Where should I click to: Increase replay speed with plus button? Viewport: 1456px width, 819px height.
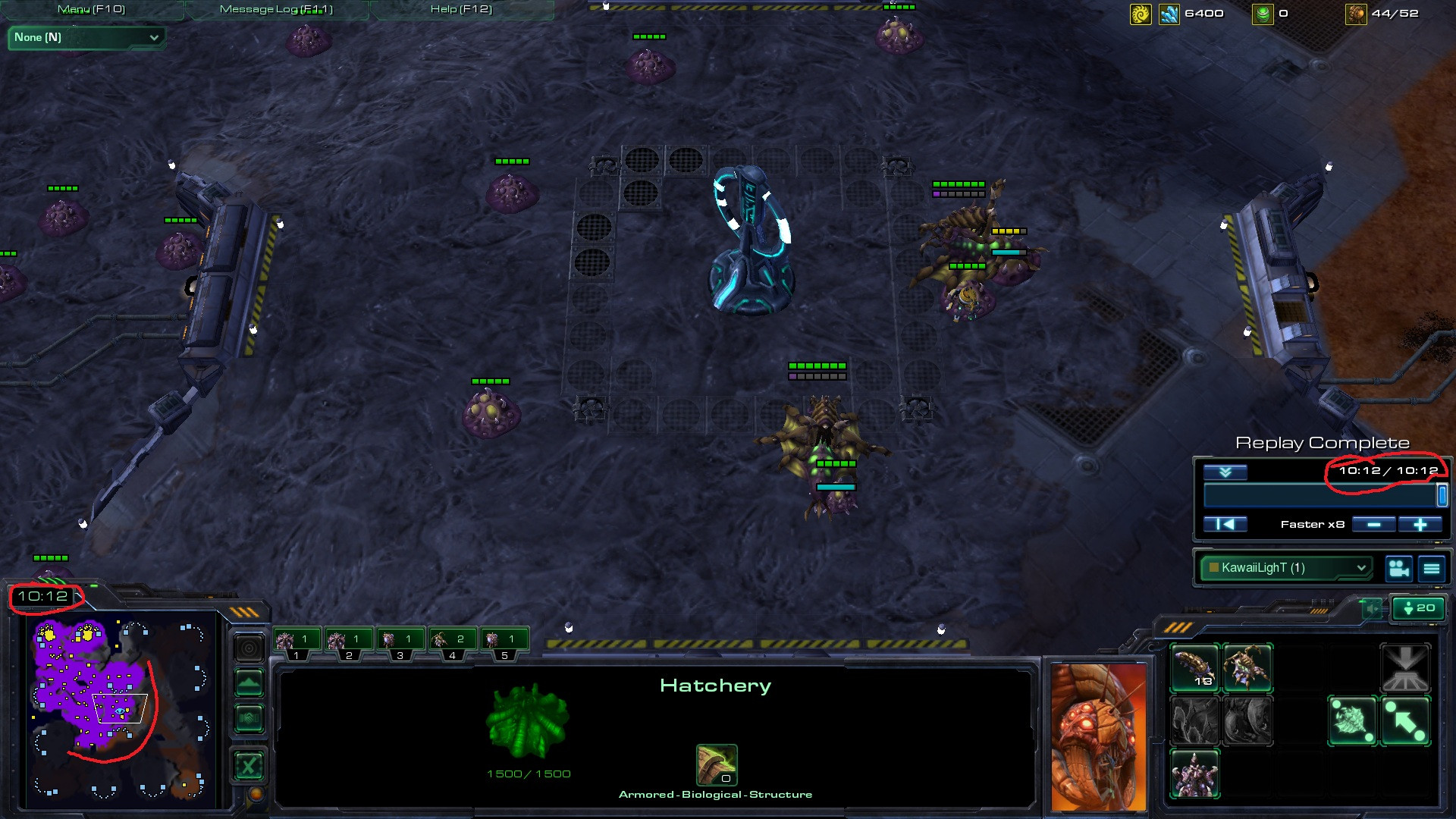coord(1420,524)
